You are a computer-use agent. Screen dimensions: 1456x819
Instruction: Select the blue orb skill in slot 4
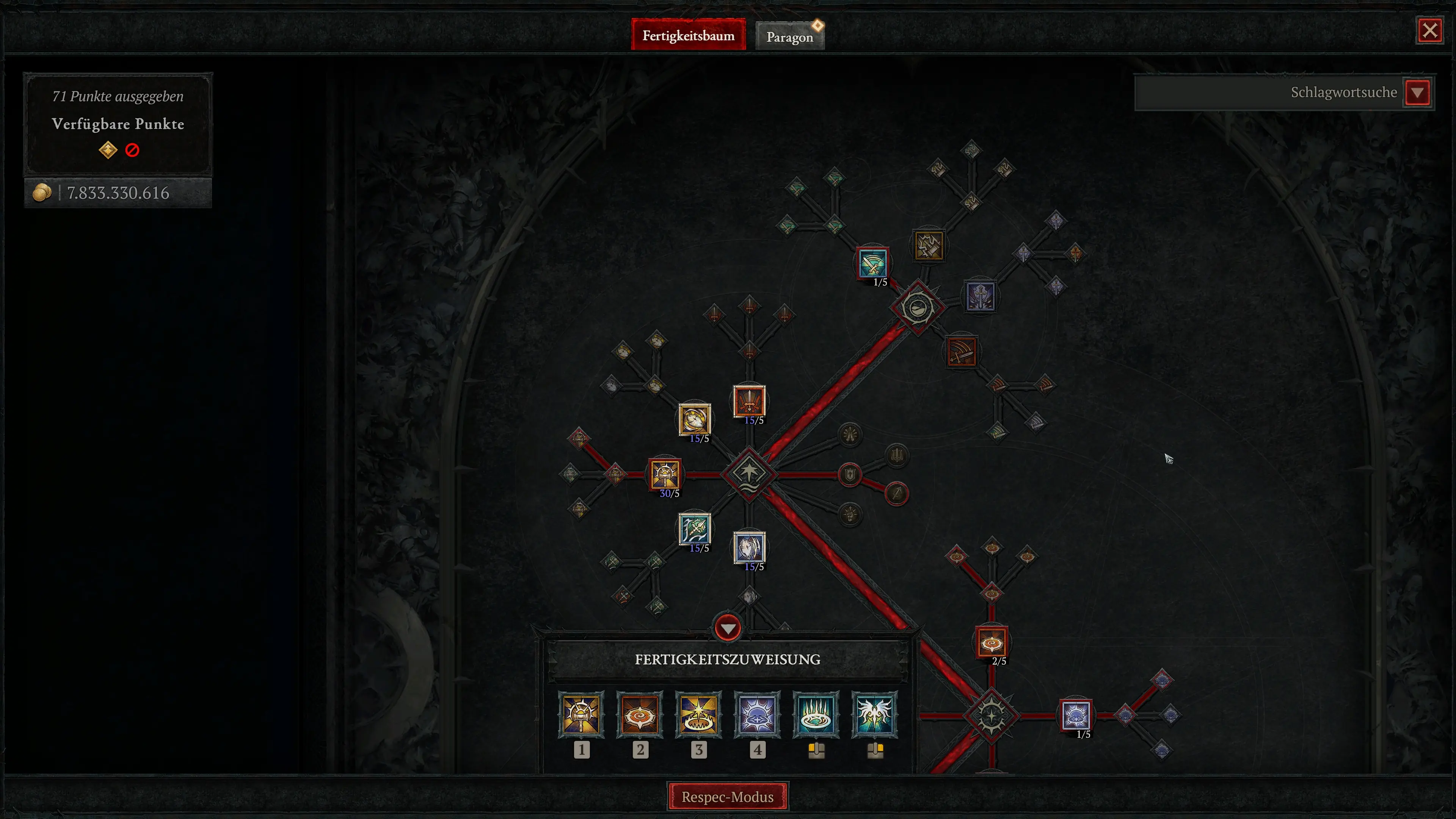point(758,715)
